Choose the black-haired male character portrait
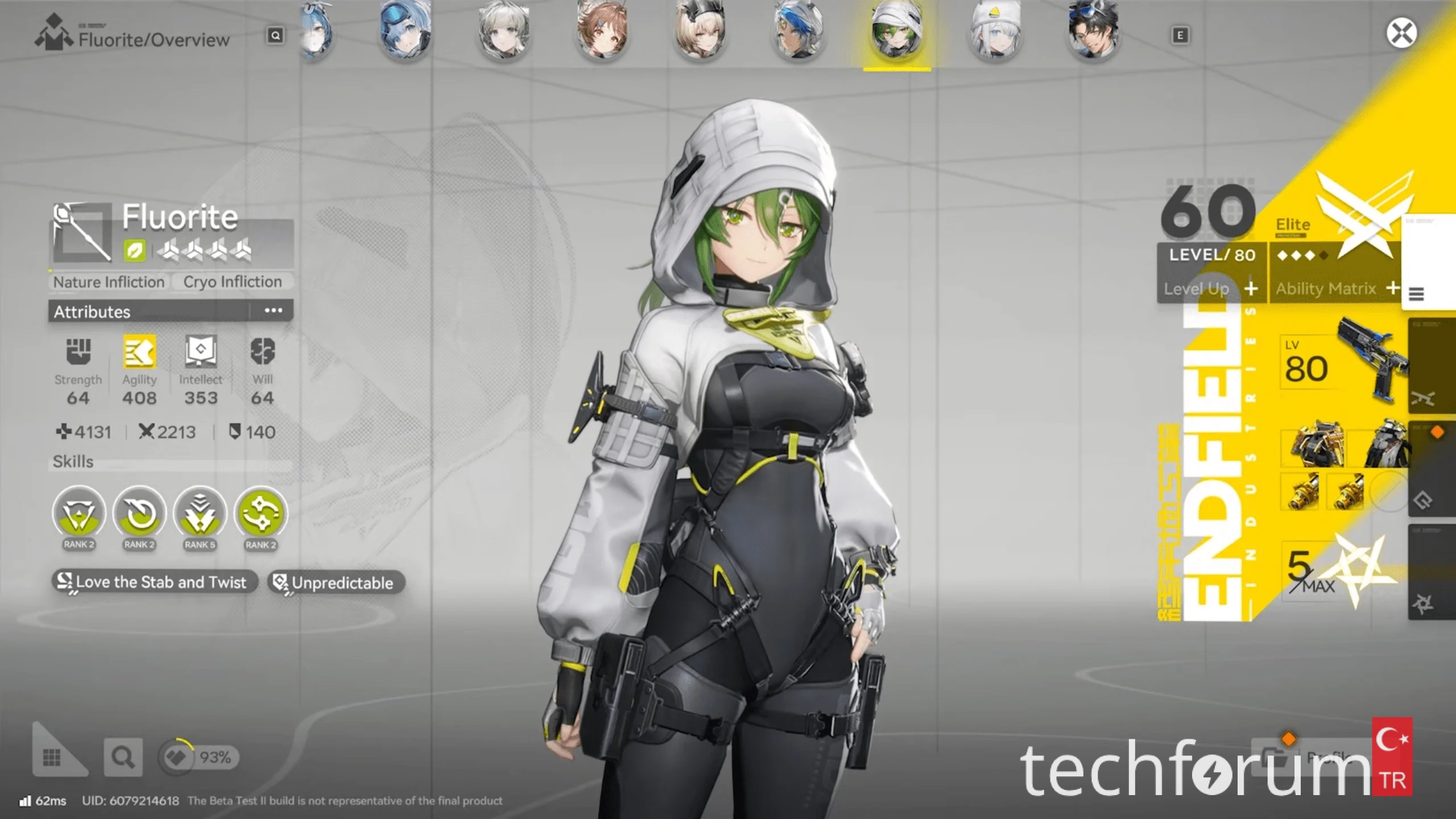Viewport: 1456px width, 819px height. pyautogui.click(x=1093, y=30)
